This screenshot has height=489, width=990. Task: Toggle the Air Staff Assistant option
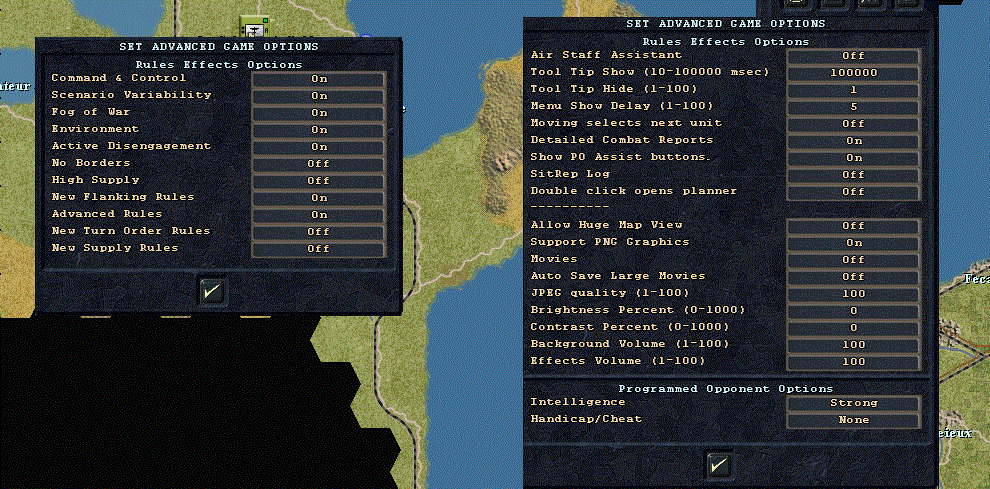coord(853,56)
